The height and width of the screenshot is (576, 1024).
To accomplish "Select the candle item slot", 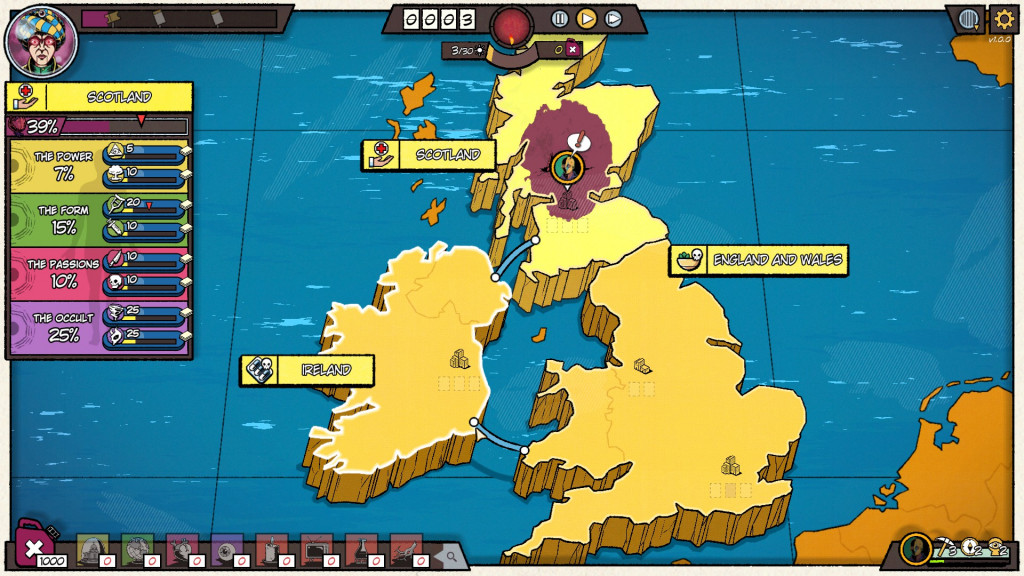I will point(270,548).
